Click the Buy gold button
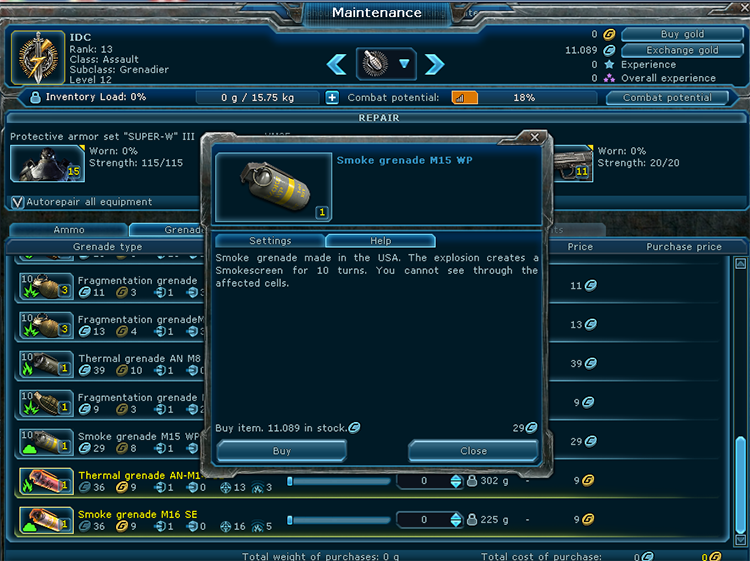 point(681,34)
